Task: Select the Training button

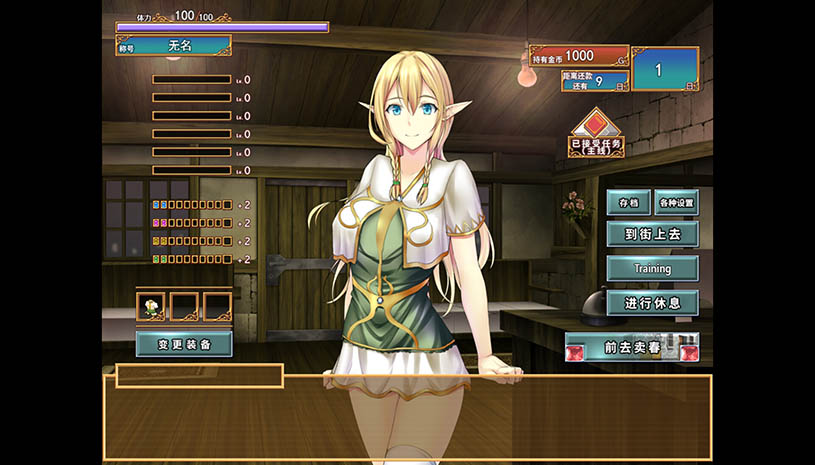Action: tap(652, 269)
